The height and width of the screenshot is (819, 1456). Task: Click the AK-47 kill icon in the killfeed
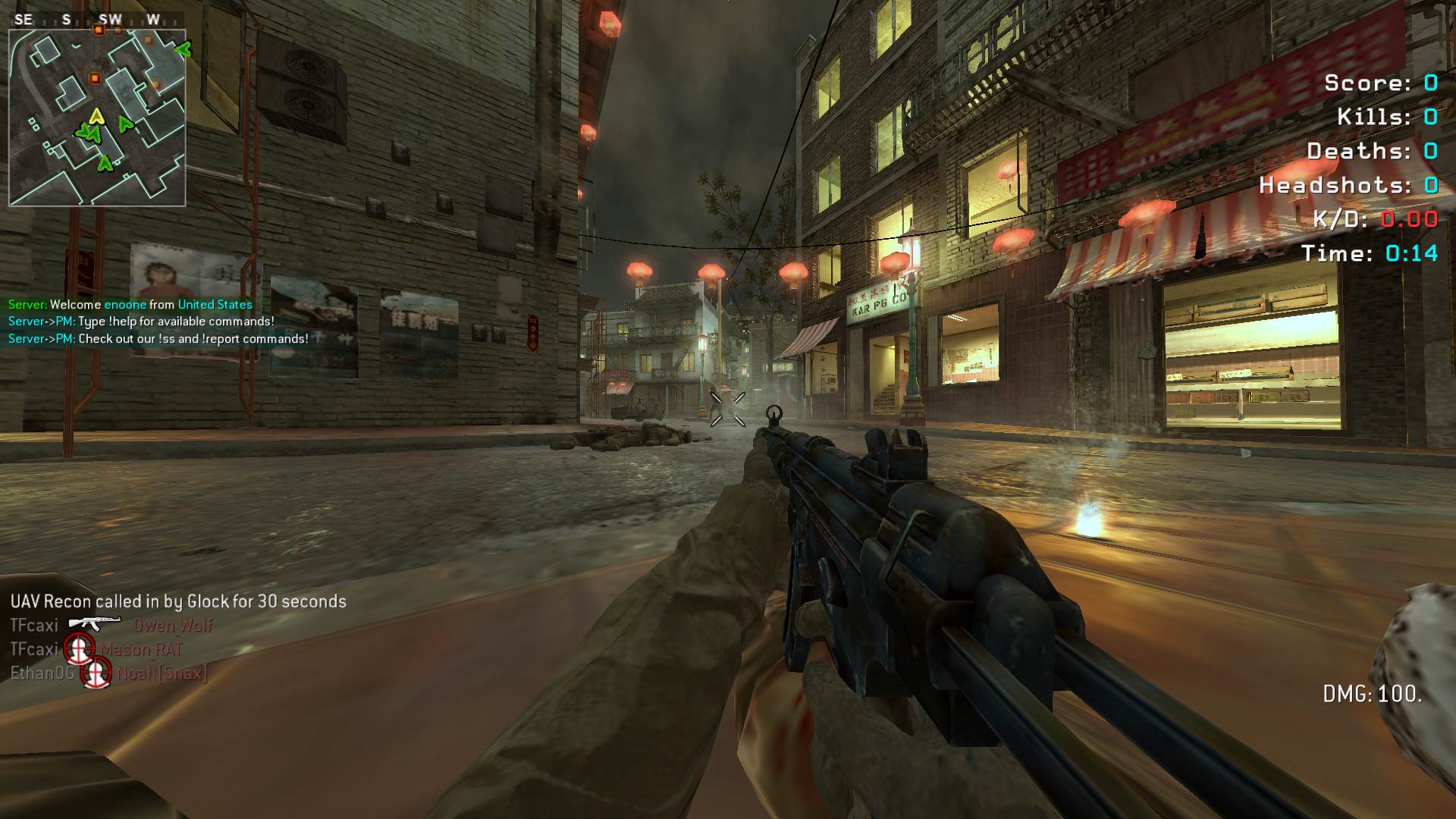94,624
